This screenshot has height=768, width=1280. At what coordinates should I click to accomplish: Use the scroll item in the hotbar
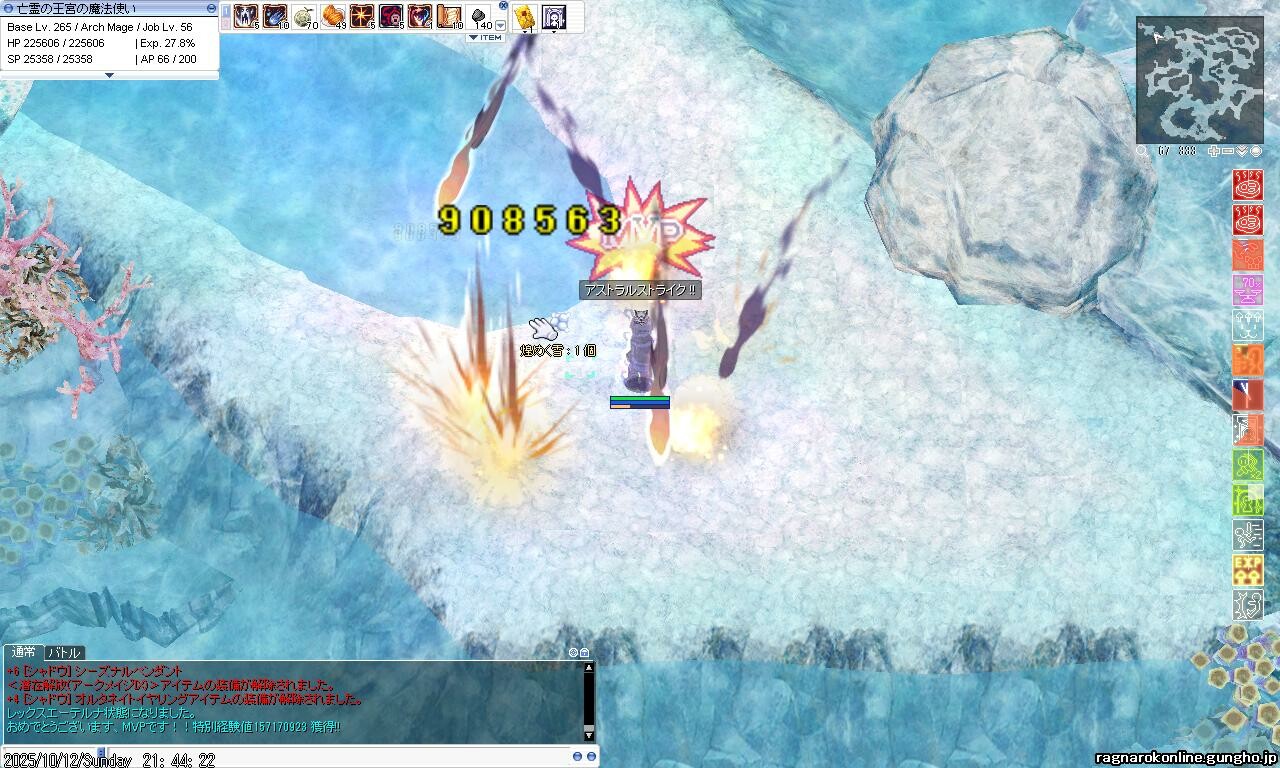(x=449, y=16)
